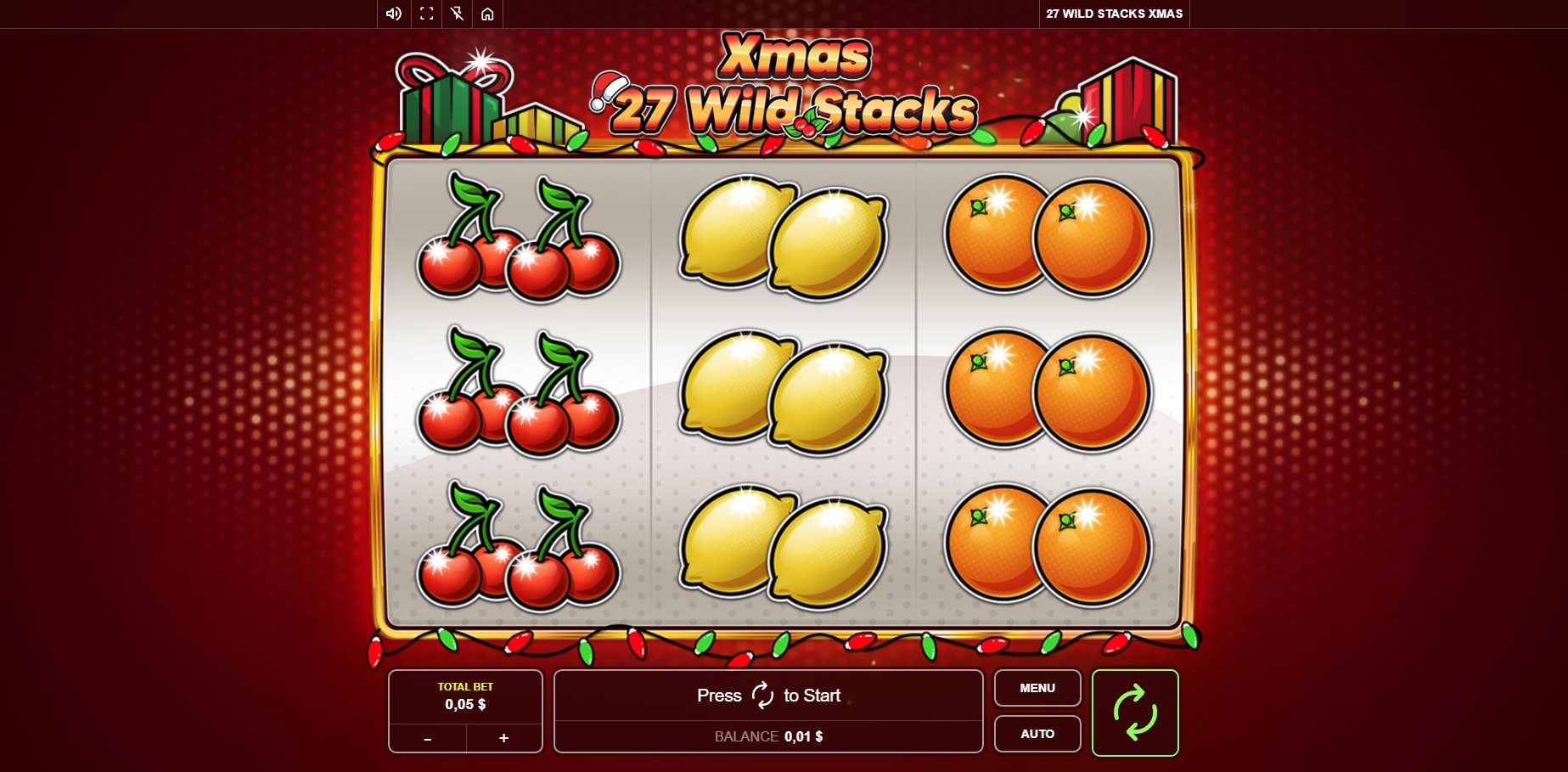Click the Press to Start bar
The image size is (1568, 772).
point(768,695)
